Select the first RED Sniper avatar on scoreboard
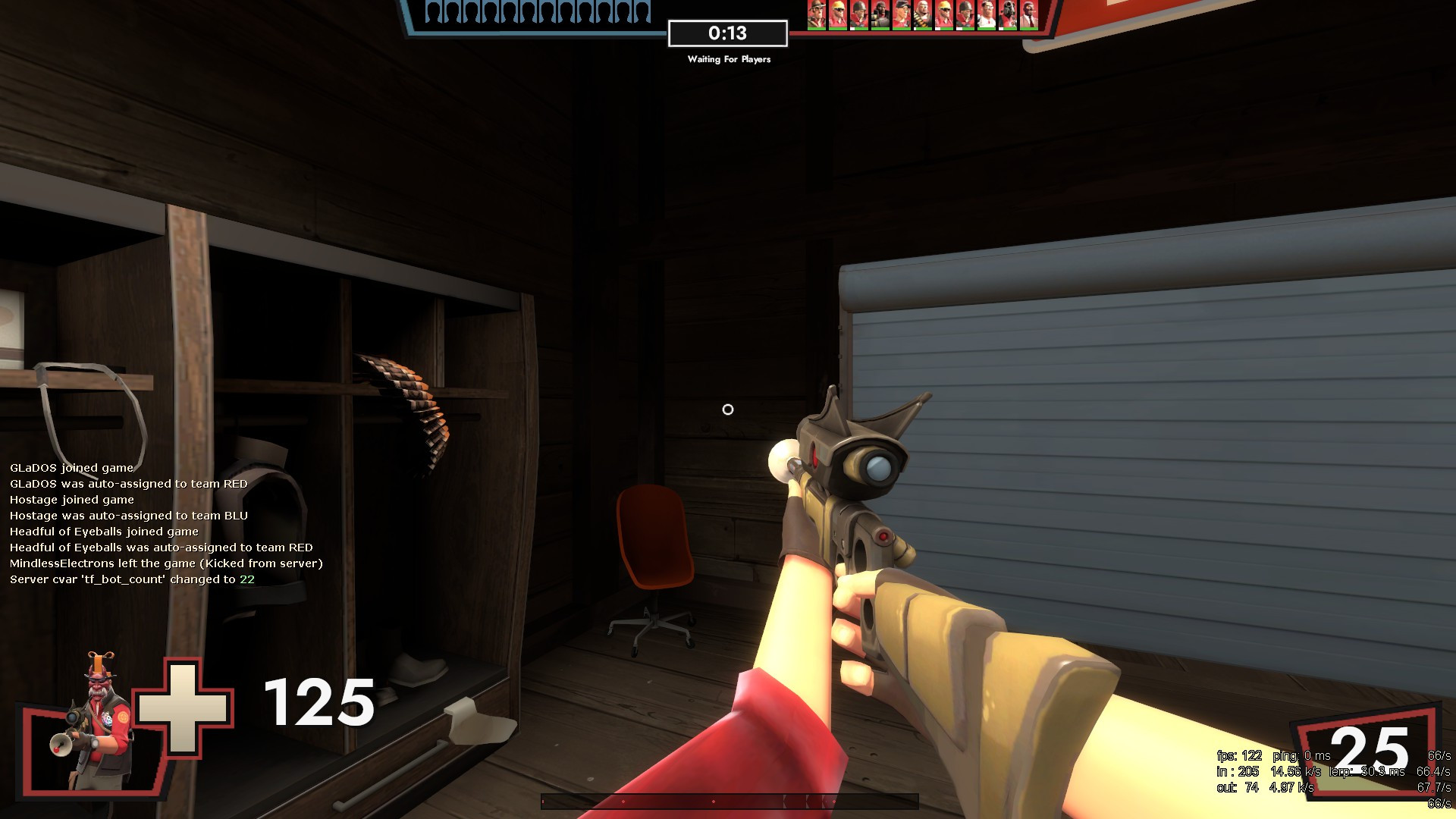This screenshot has height=819, width=1456. 817,11
